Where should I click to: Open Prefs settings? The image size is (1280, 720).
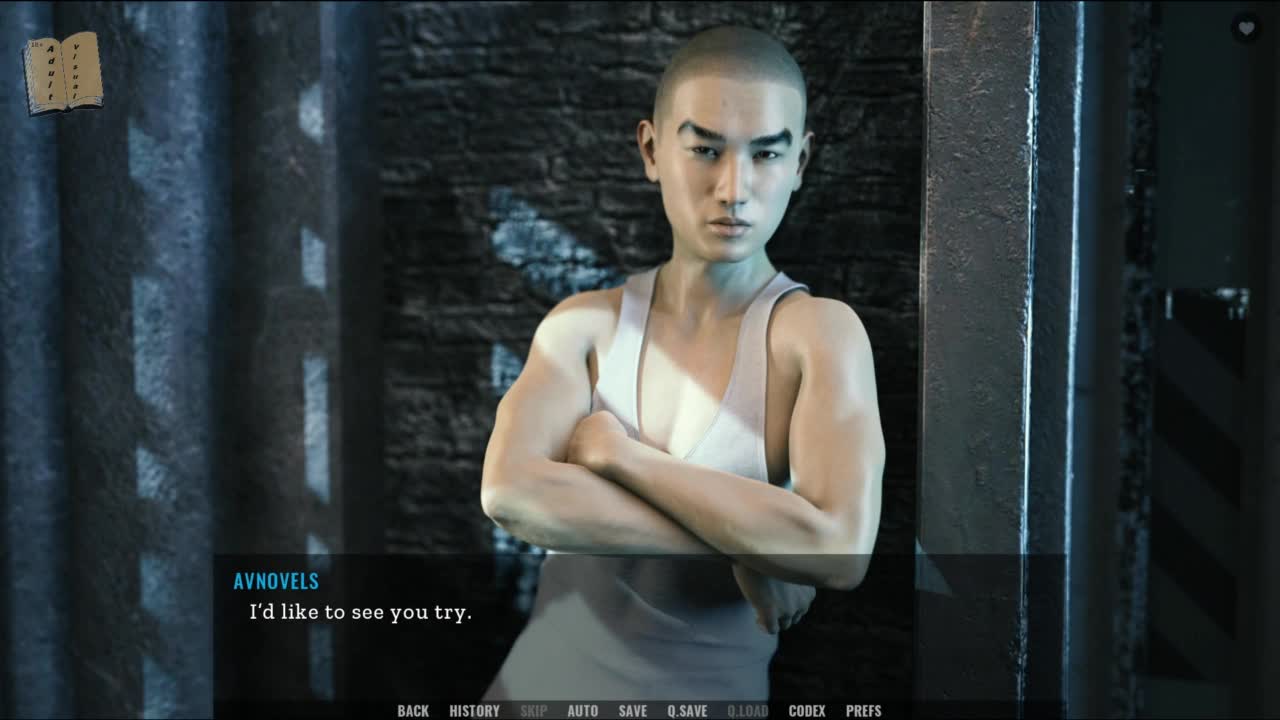(x=863, y=711)
